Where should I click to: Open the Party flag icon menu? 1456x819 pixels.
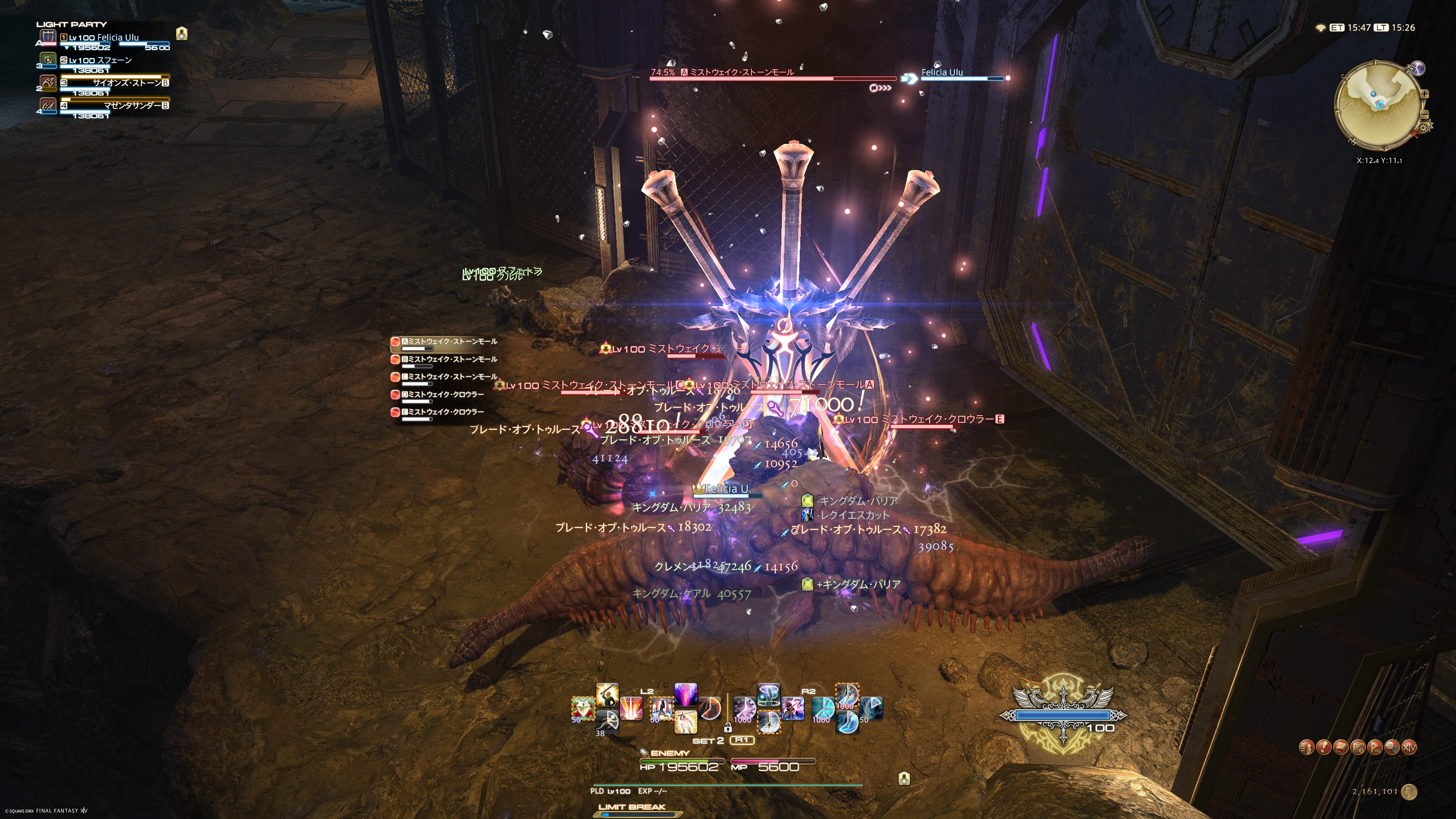[1375, 747]
